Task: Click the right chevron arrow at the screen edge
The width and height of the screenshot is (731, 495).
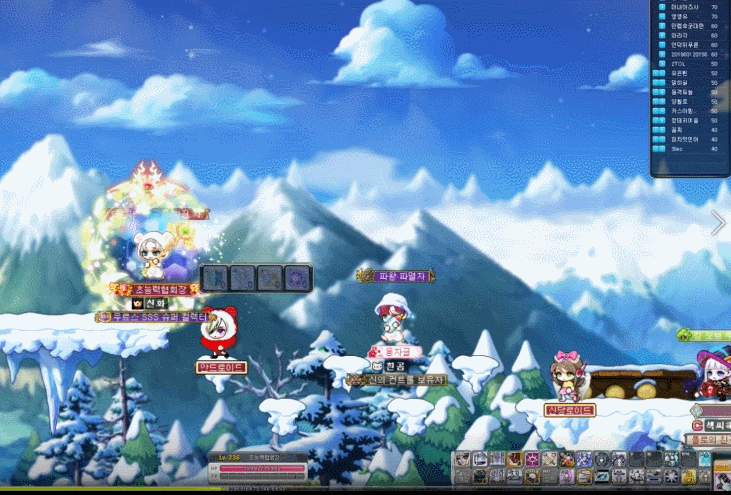Action: (x=718, y=223)
